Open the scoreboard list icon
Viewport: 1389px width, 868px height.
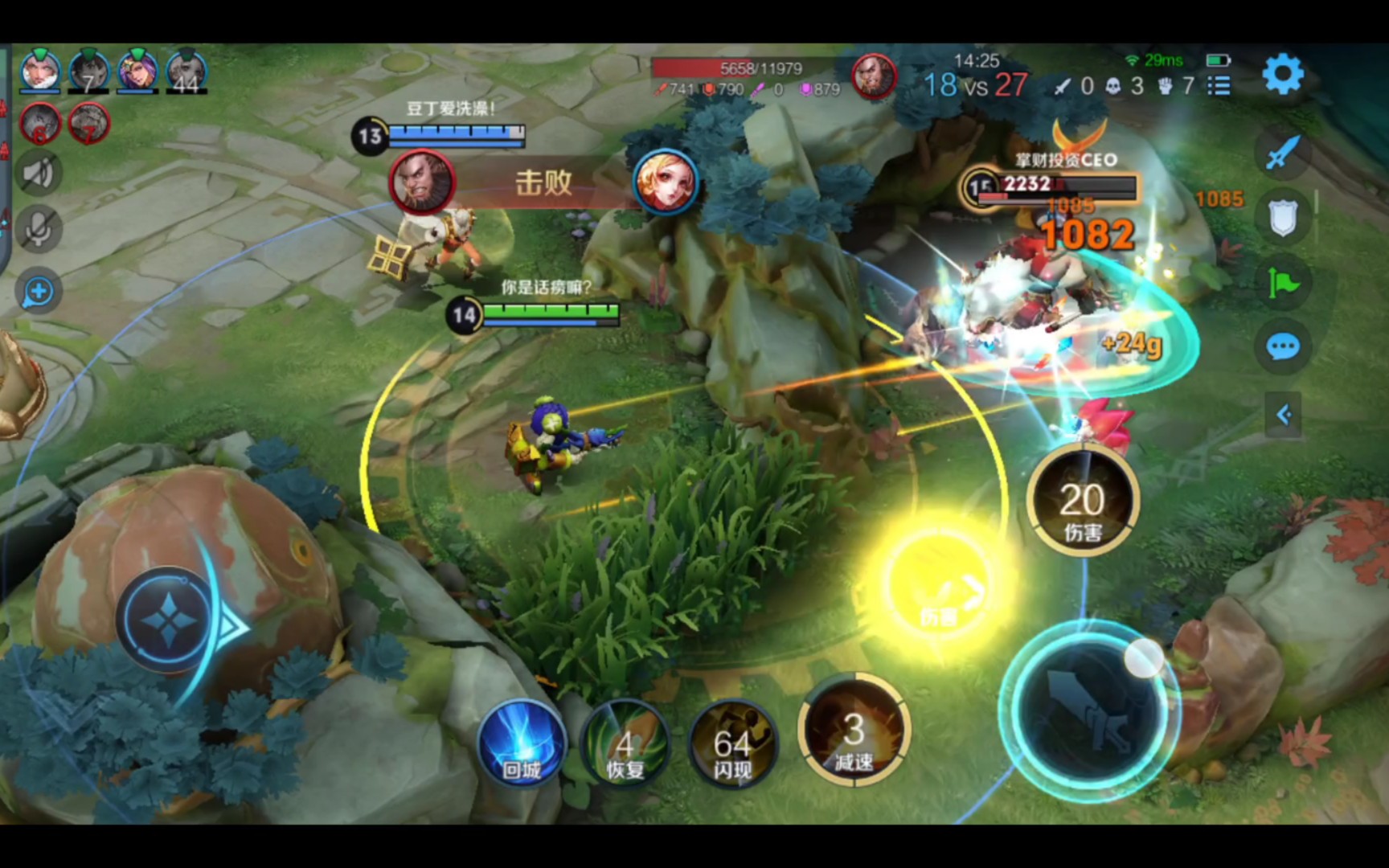[x=1219, y=85]
